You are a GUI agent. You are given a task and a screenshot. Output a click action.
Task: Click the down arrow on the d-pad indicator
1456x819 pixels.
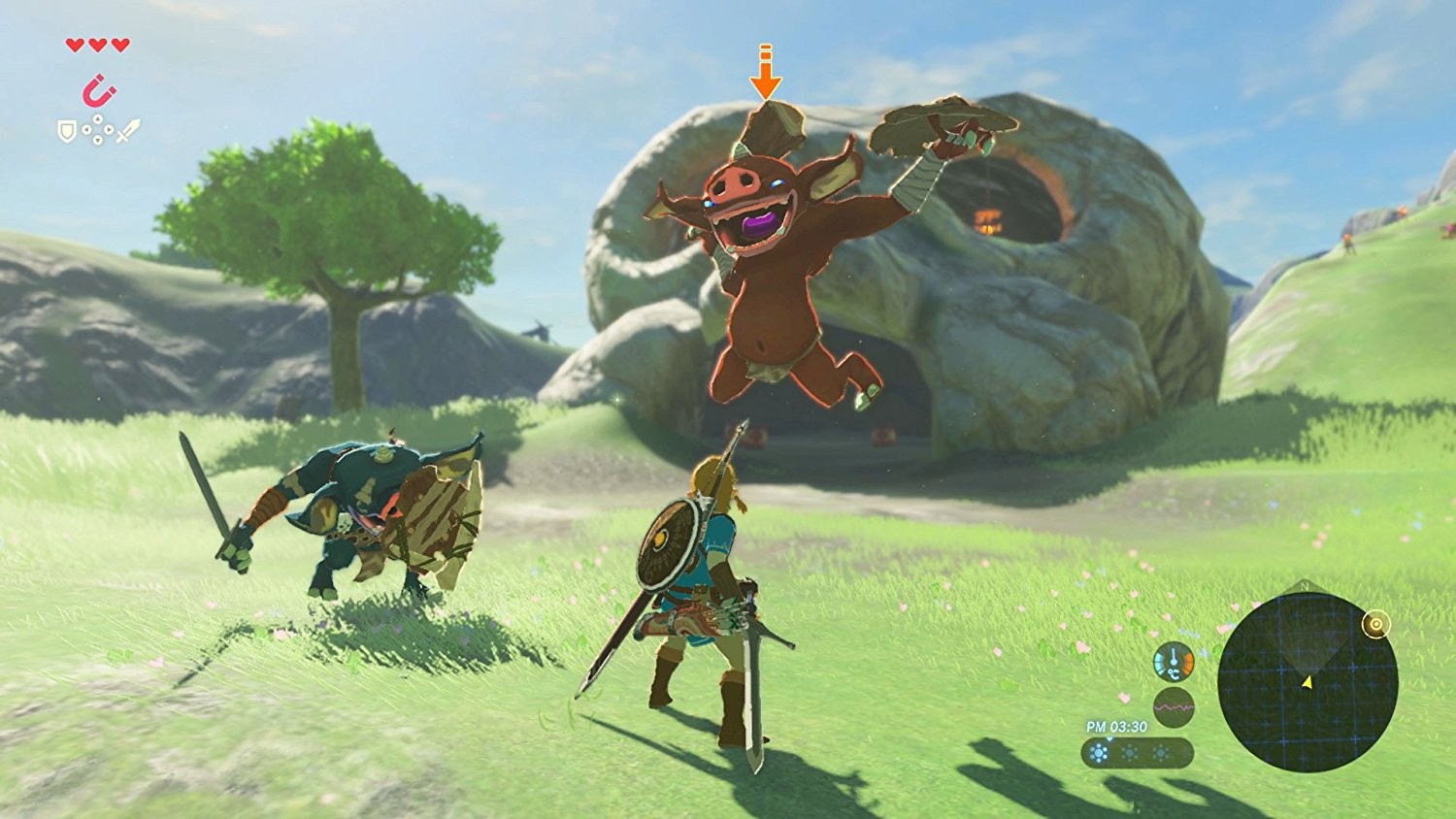pyautogui.click(x=97, y=139)
